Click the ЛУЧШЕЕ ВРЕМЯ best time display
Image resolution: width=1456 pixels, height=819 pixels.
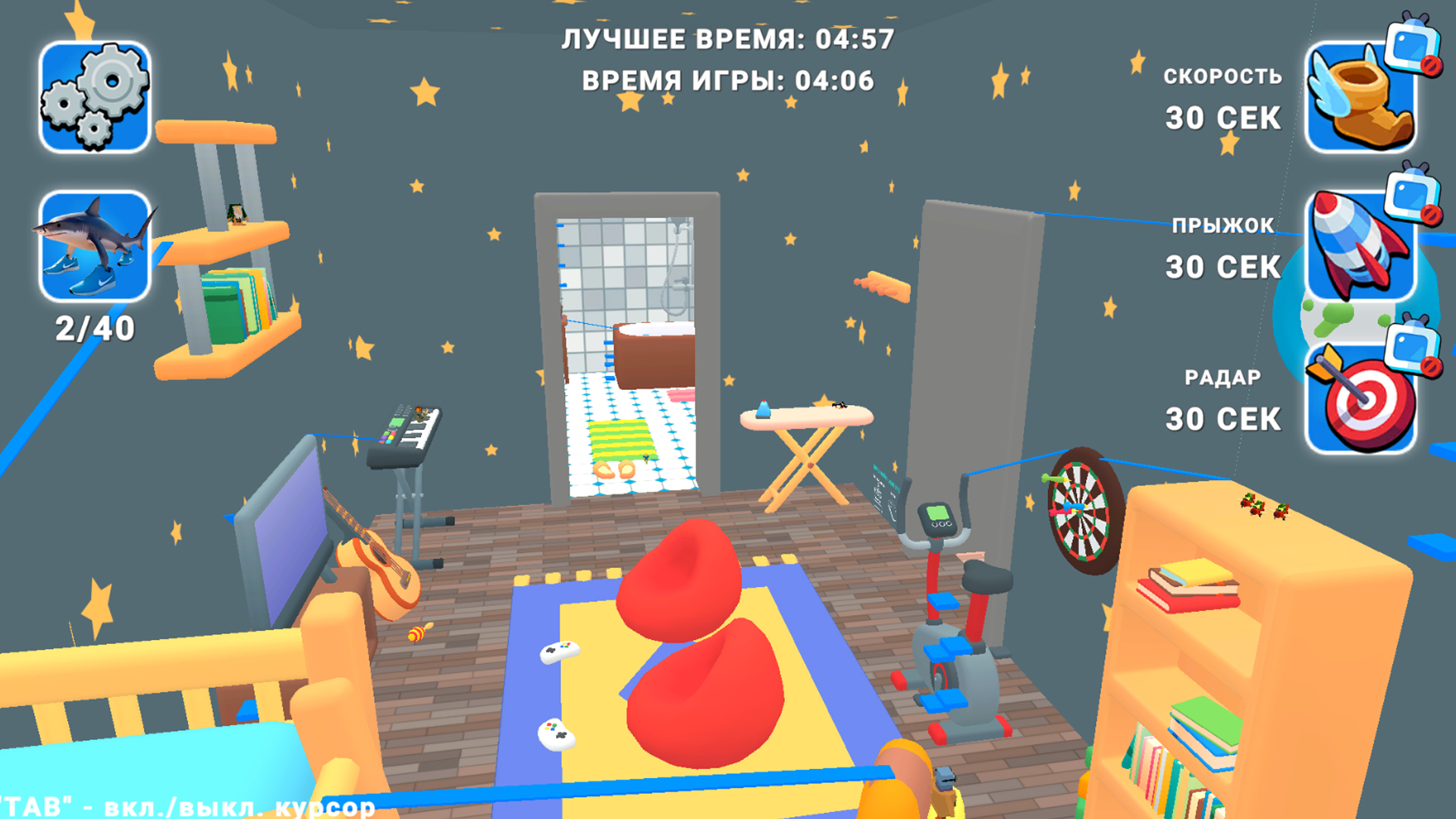(728, 39)
